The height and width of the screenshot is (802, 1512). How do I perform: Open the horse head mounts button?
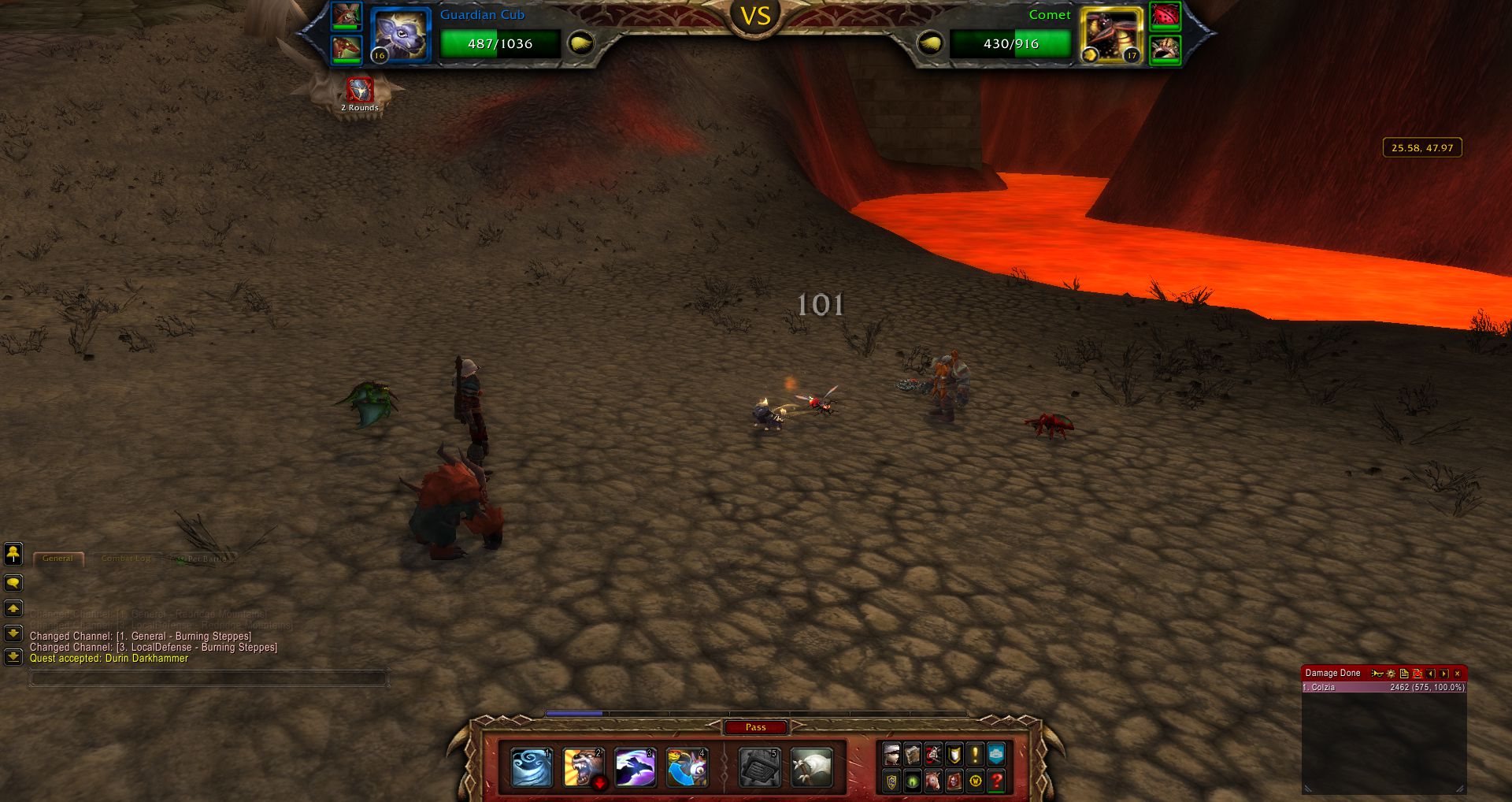pyautogui.click(x=933, y=781)
